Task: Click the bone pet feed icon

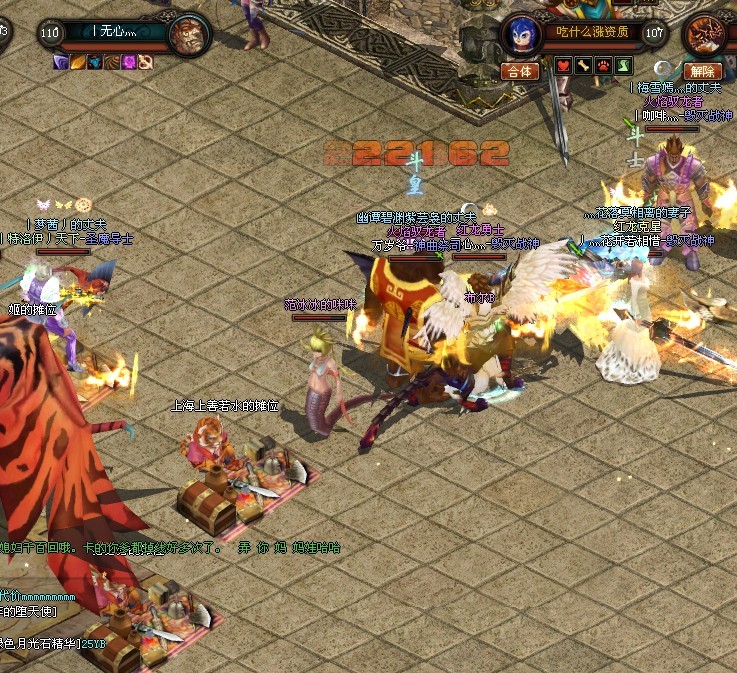Action: (x=585, y=66)
